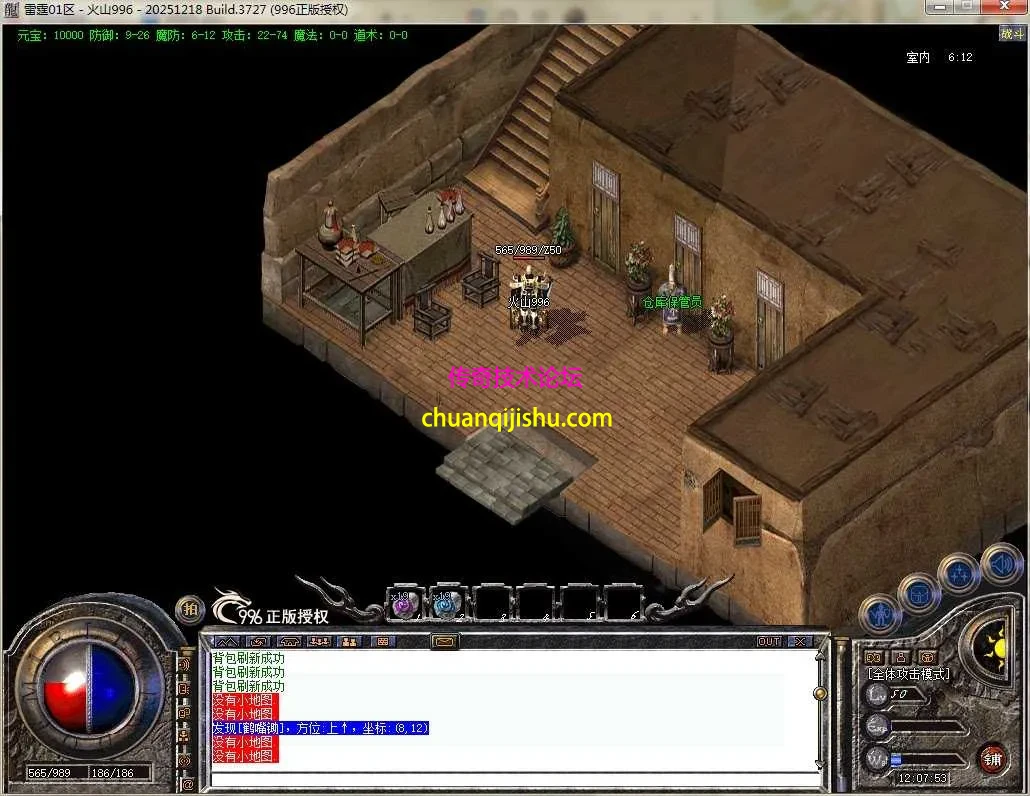Close the window with the red X

pos(1001,8)
